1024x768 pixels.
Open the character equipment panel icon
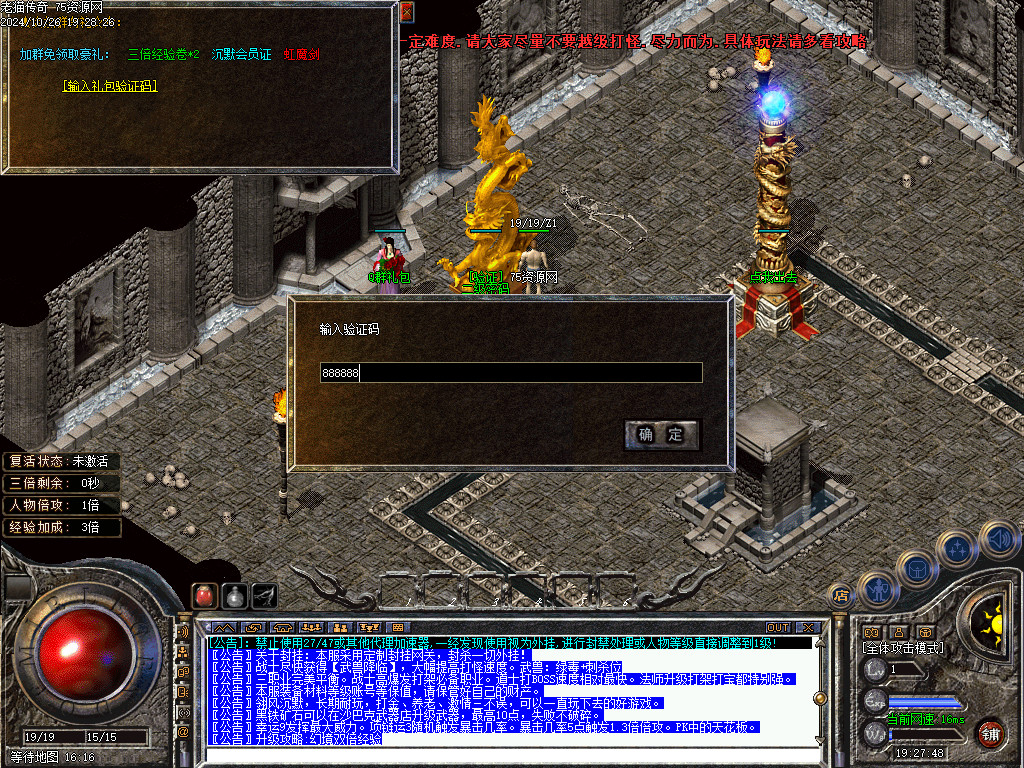pos(878,590)
